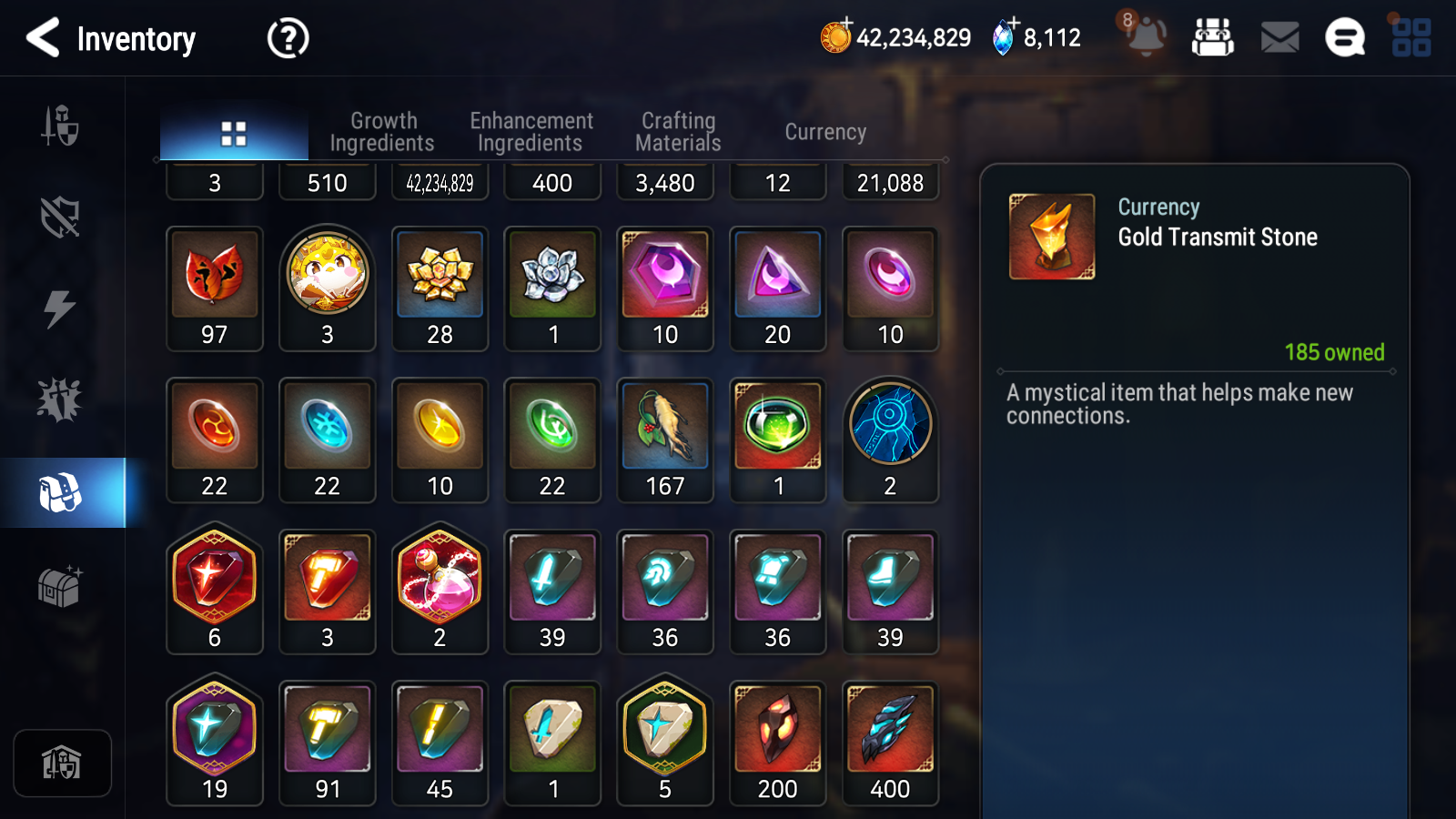This screenshot has width=1456, height=819.
Task: Select the Crafting Materials tab
Action: coord(678,132)
